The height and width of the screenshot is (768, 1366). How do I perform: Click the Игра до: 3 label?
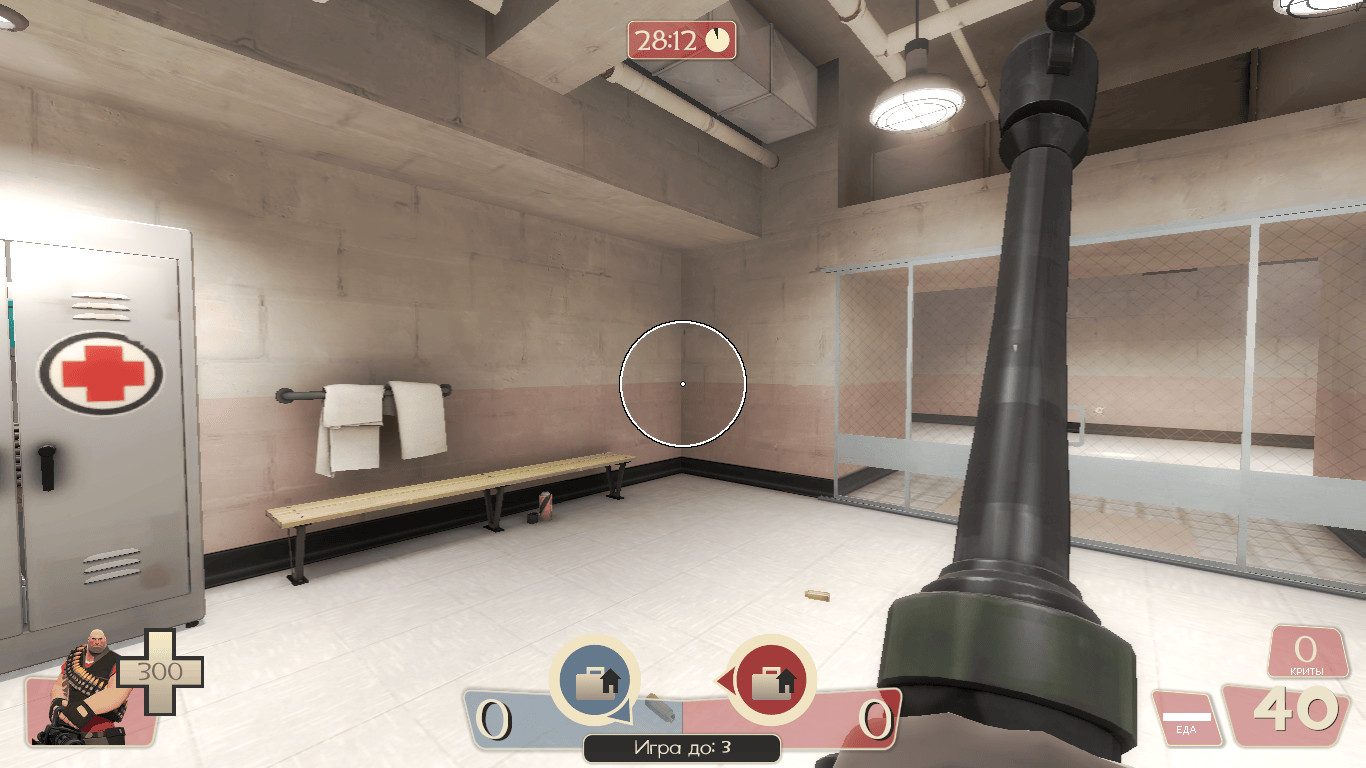682,746
